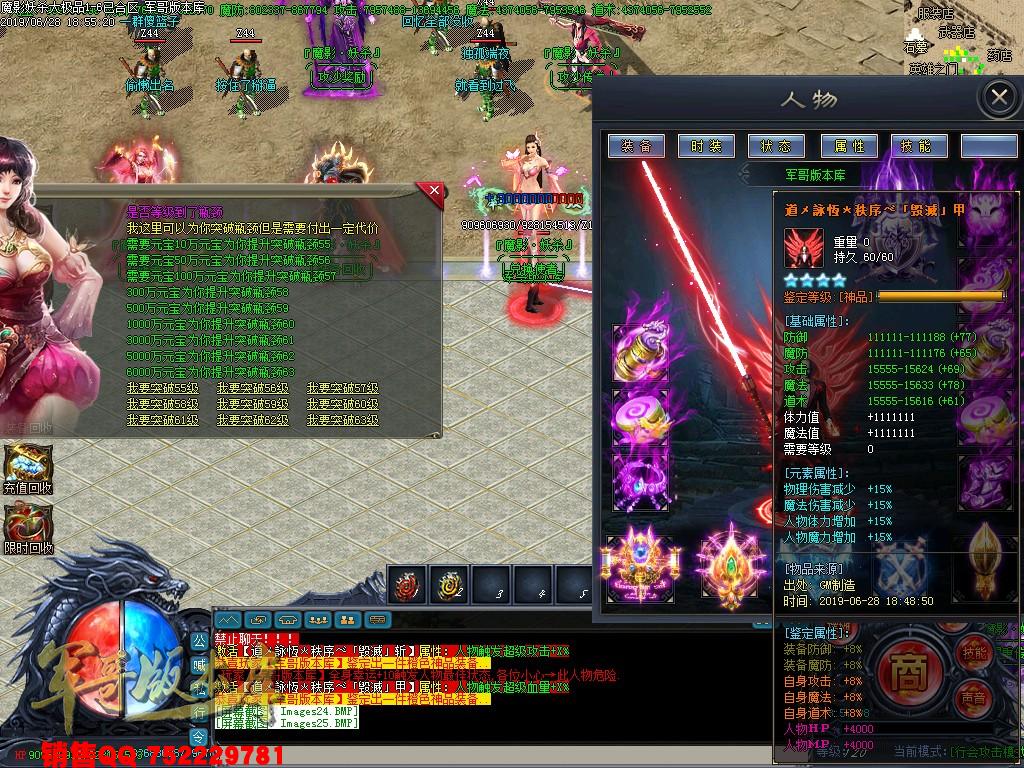Pick the 我要突破60级 breakthrough link
The image size is (1024, 768).
pos(343,404)
